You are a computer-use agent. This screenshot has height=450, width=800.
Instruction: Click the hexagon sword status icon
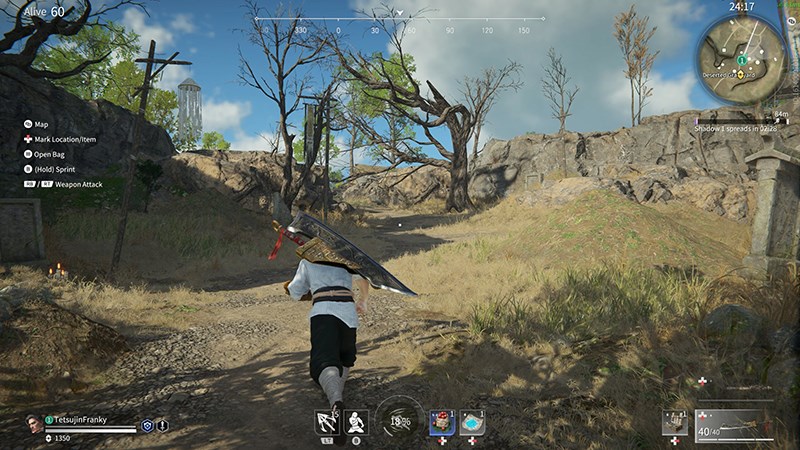tap(162, 425)
